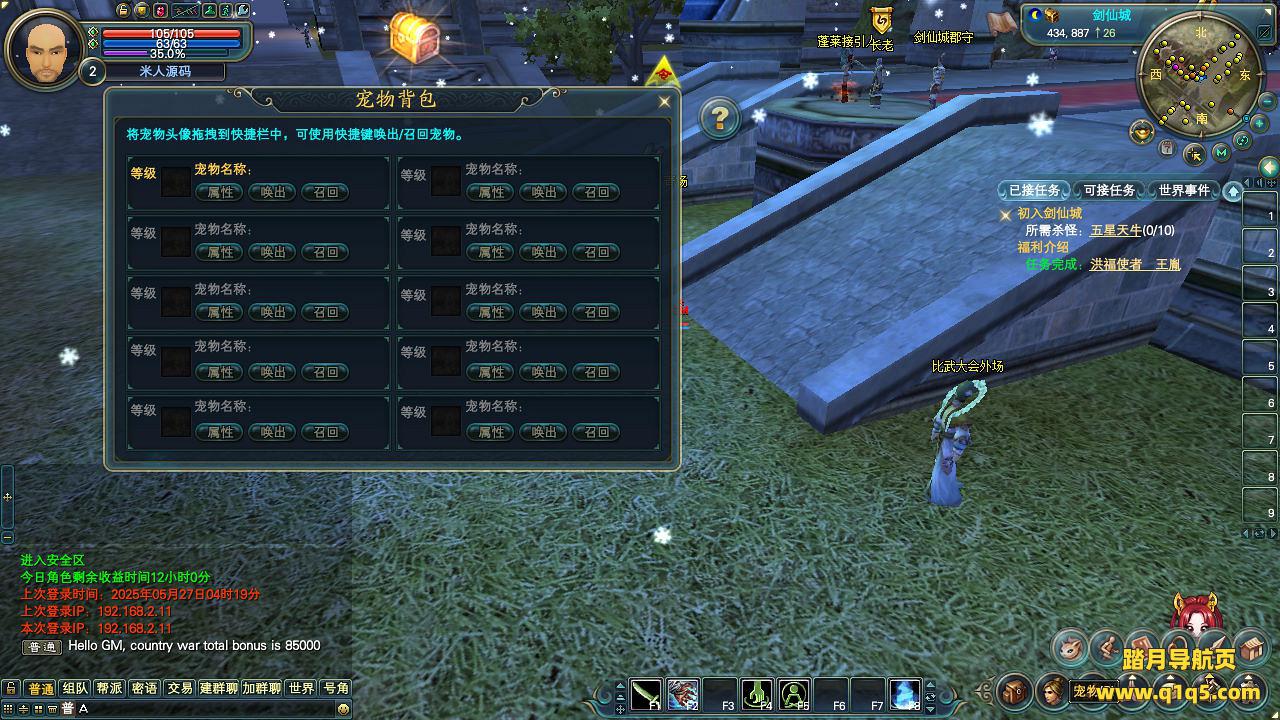Switch to the 可接任务 quest tab

point(1109,190)
